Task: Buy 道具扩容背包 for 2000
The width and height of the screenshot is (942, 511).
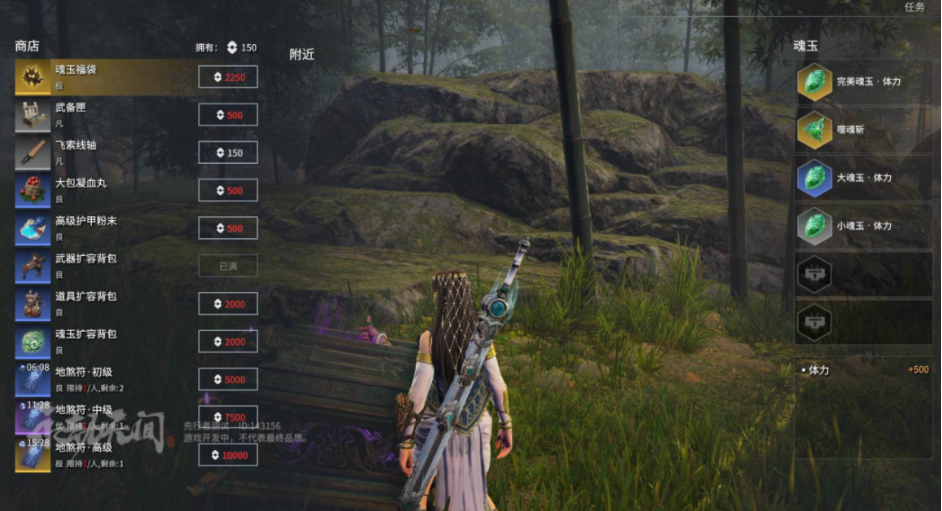Action: pyautogui.click(x=228, y=304)
